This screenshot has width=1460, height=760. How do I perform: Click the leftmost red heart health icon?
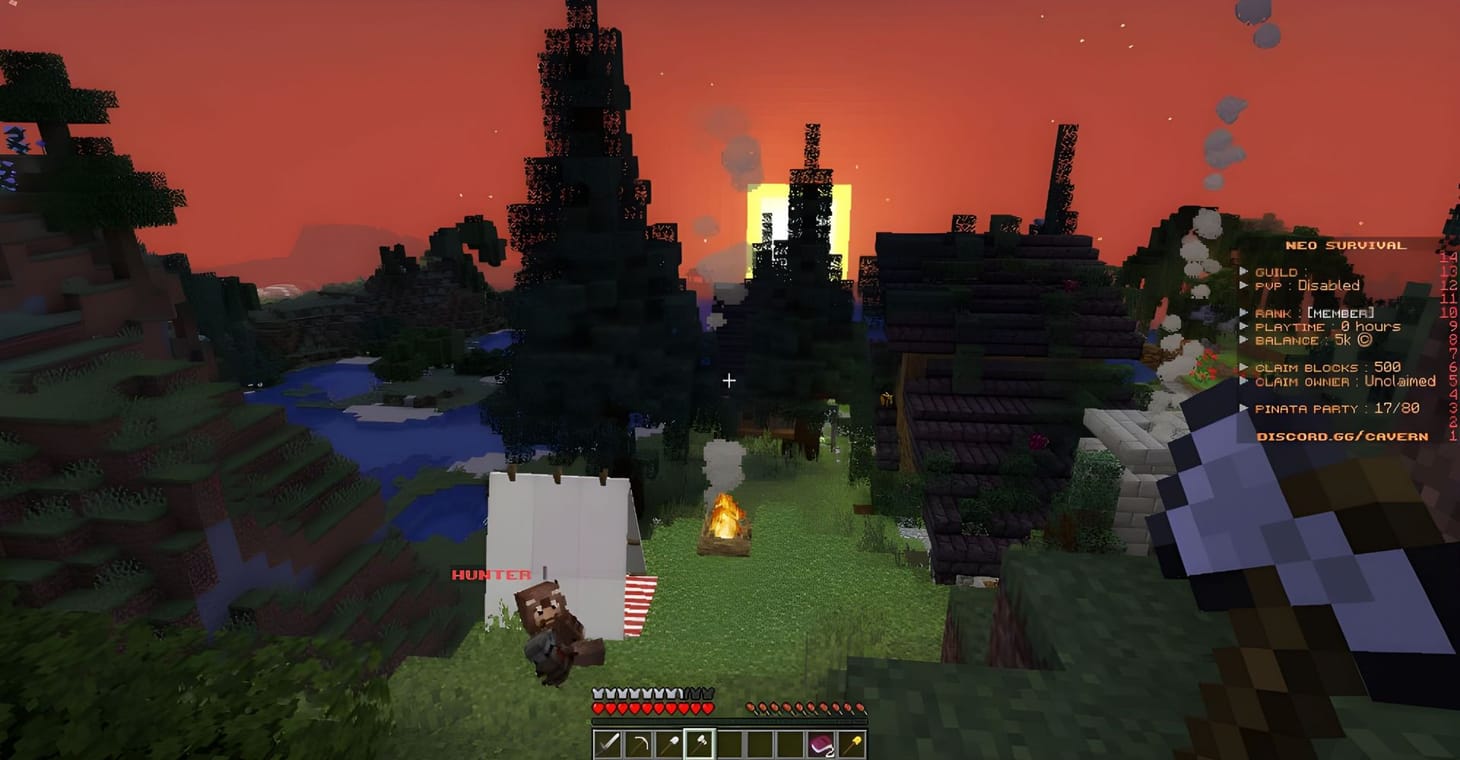tap(599, 709)
